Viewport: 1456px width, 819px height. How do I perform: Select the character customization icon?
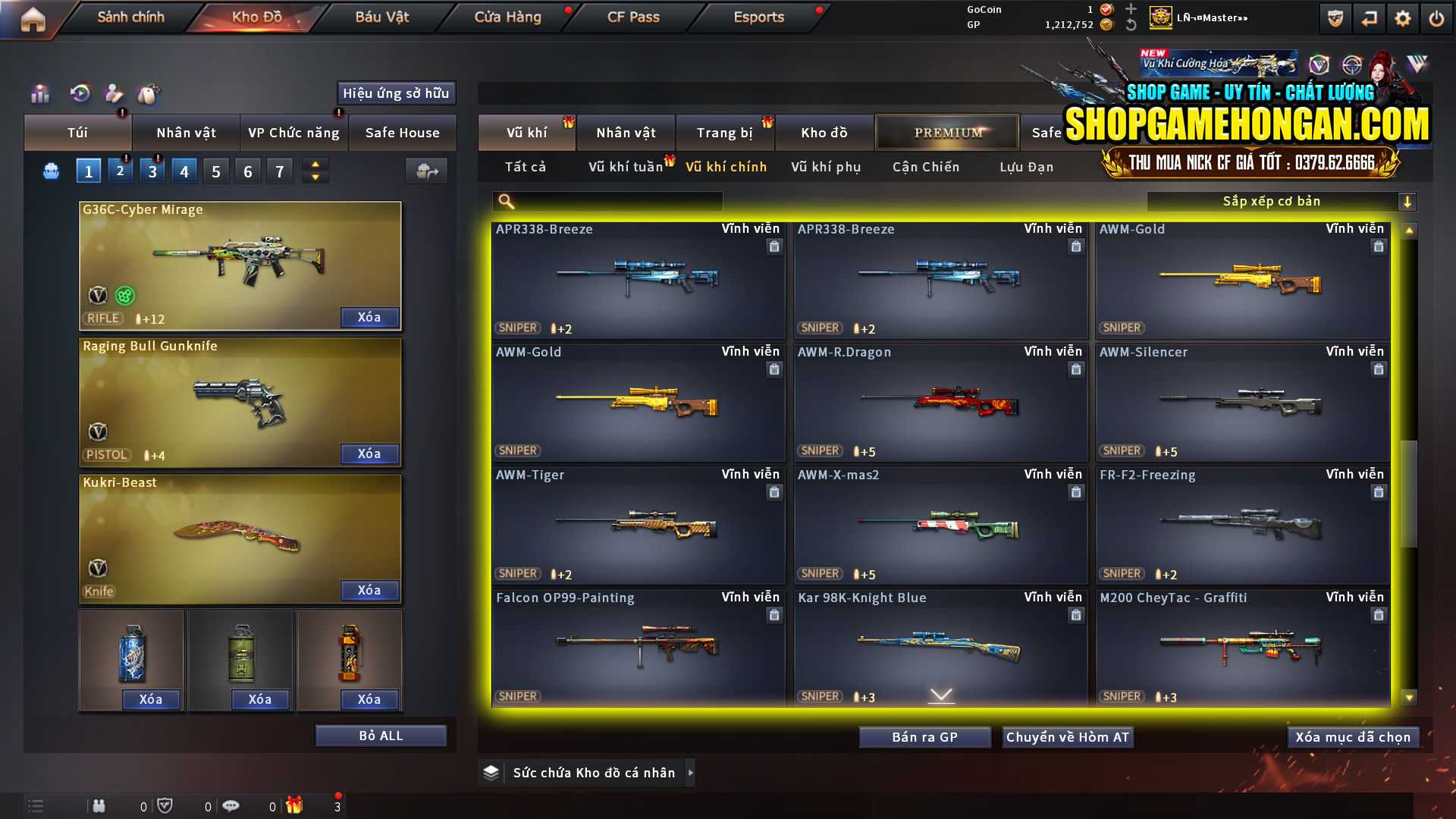tap(114, 94)
